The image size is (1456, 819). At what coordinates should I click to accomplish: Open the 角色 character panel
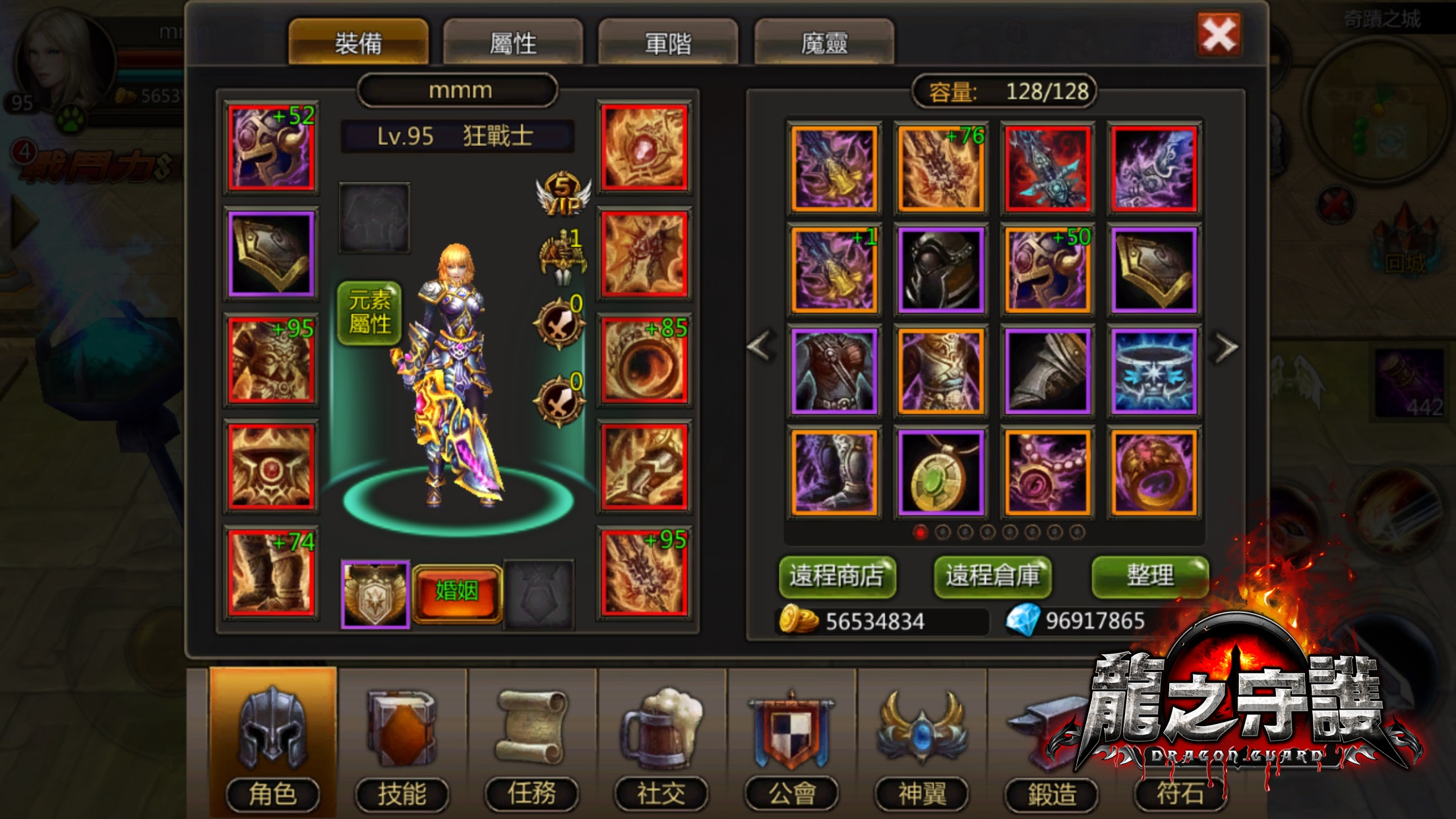click(272, 735)
